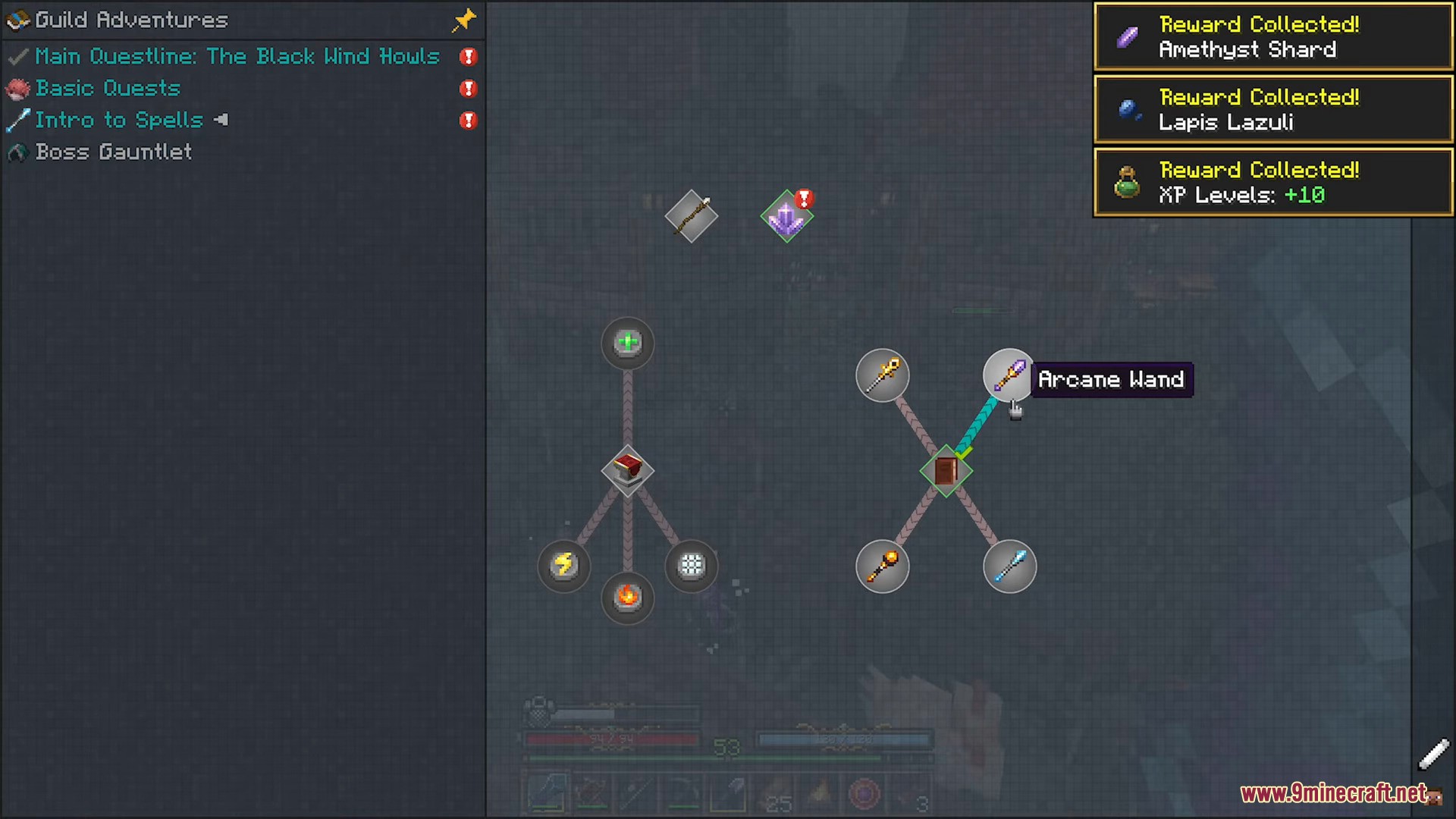Dismiss the Lapis Lazuli reward notification

point(1272,110)
